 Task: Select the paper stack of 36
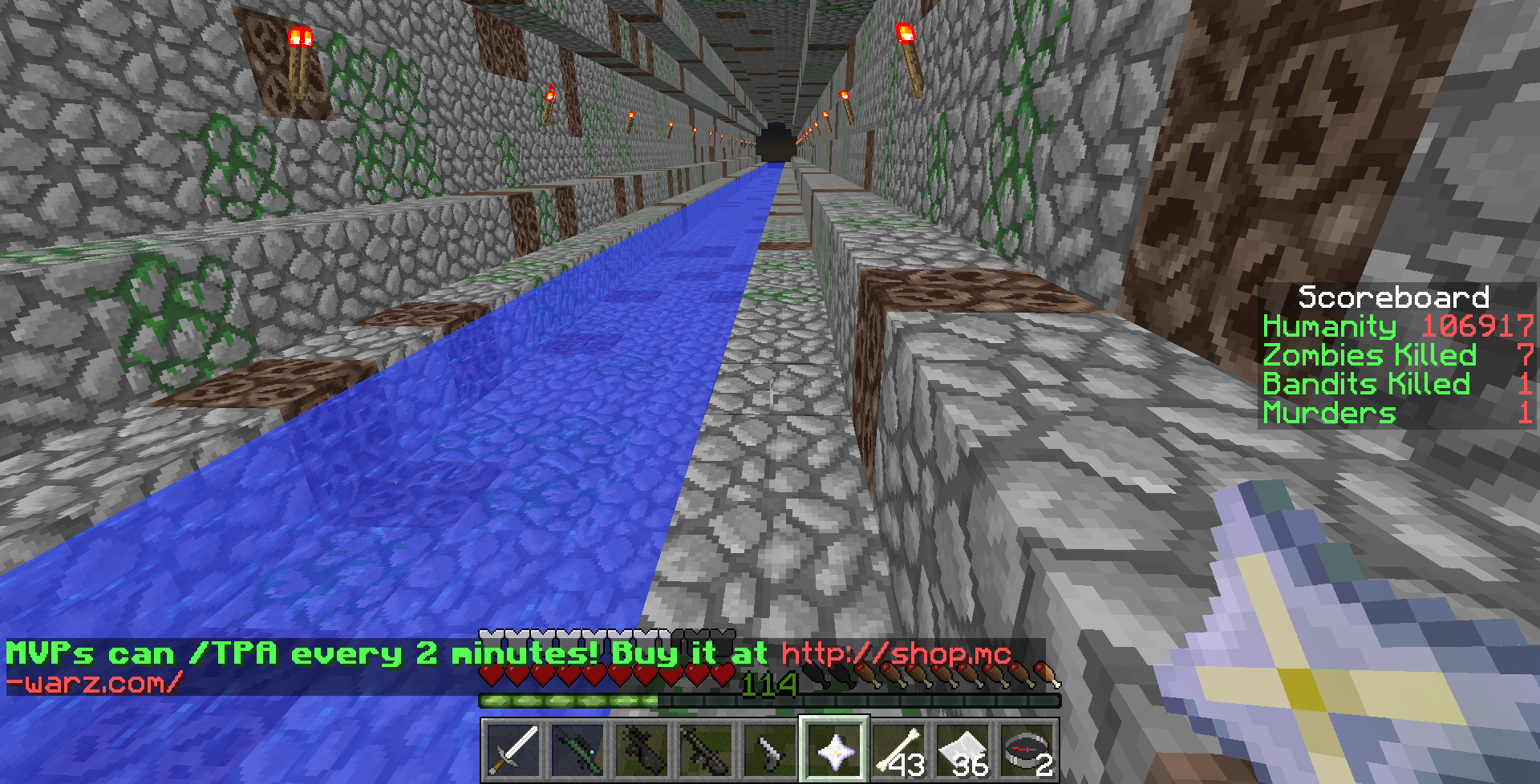click(962, 750)
